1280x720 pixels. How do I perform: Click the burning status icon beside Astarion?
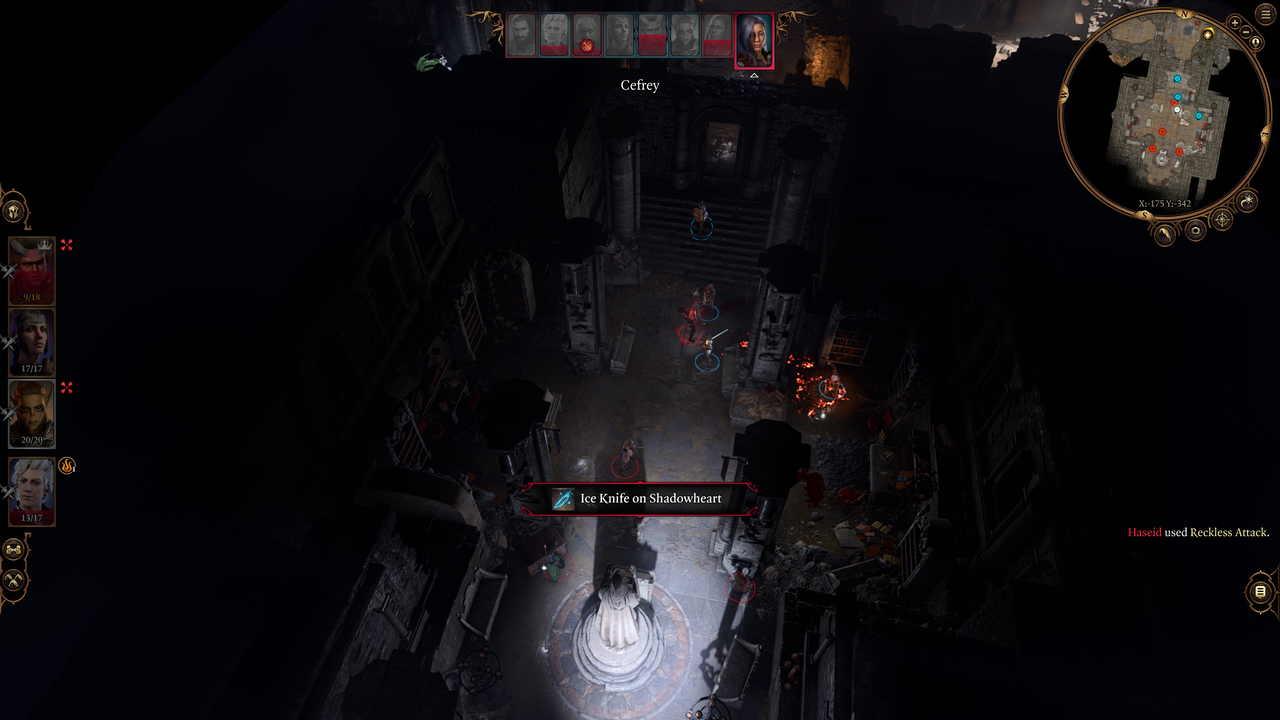tap(67, 465)
